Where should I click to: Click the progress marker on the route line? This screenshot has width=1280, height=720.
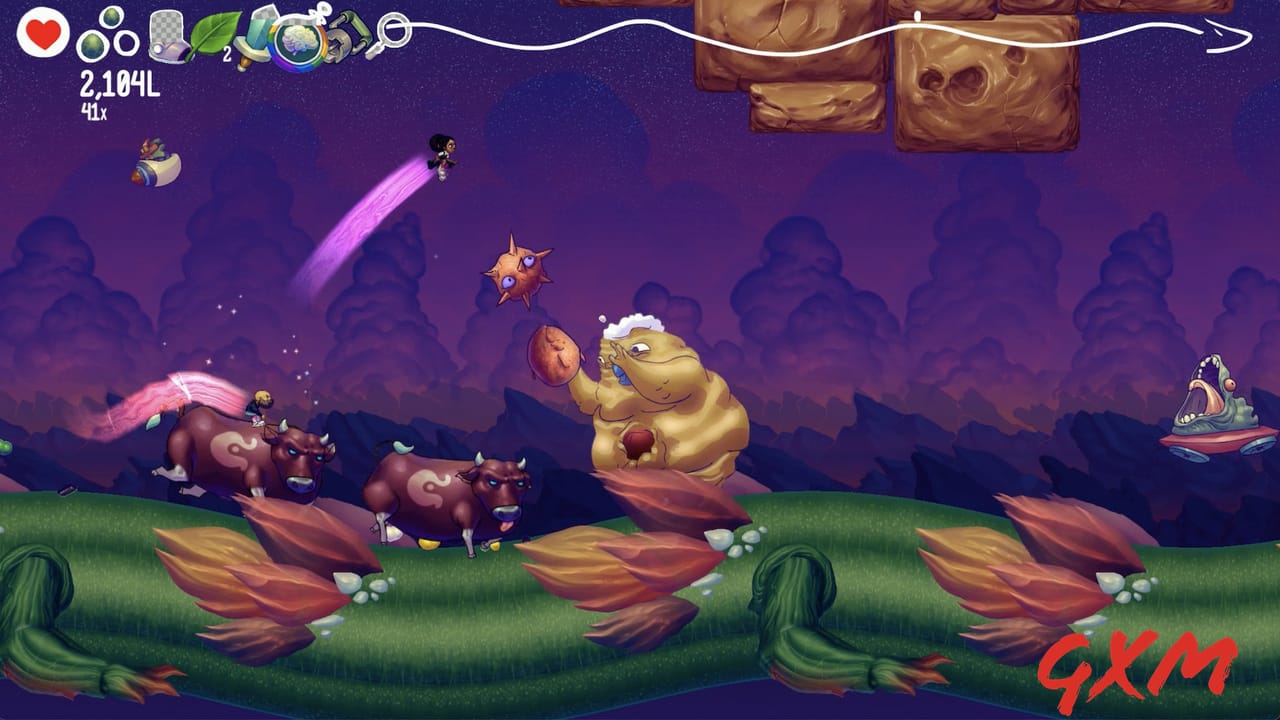917,15
